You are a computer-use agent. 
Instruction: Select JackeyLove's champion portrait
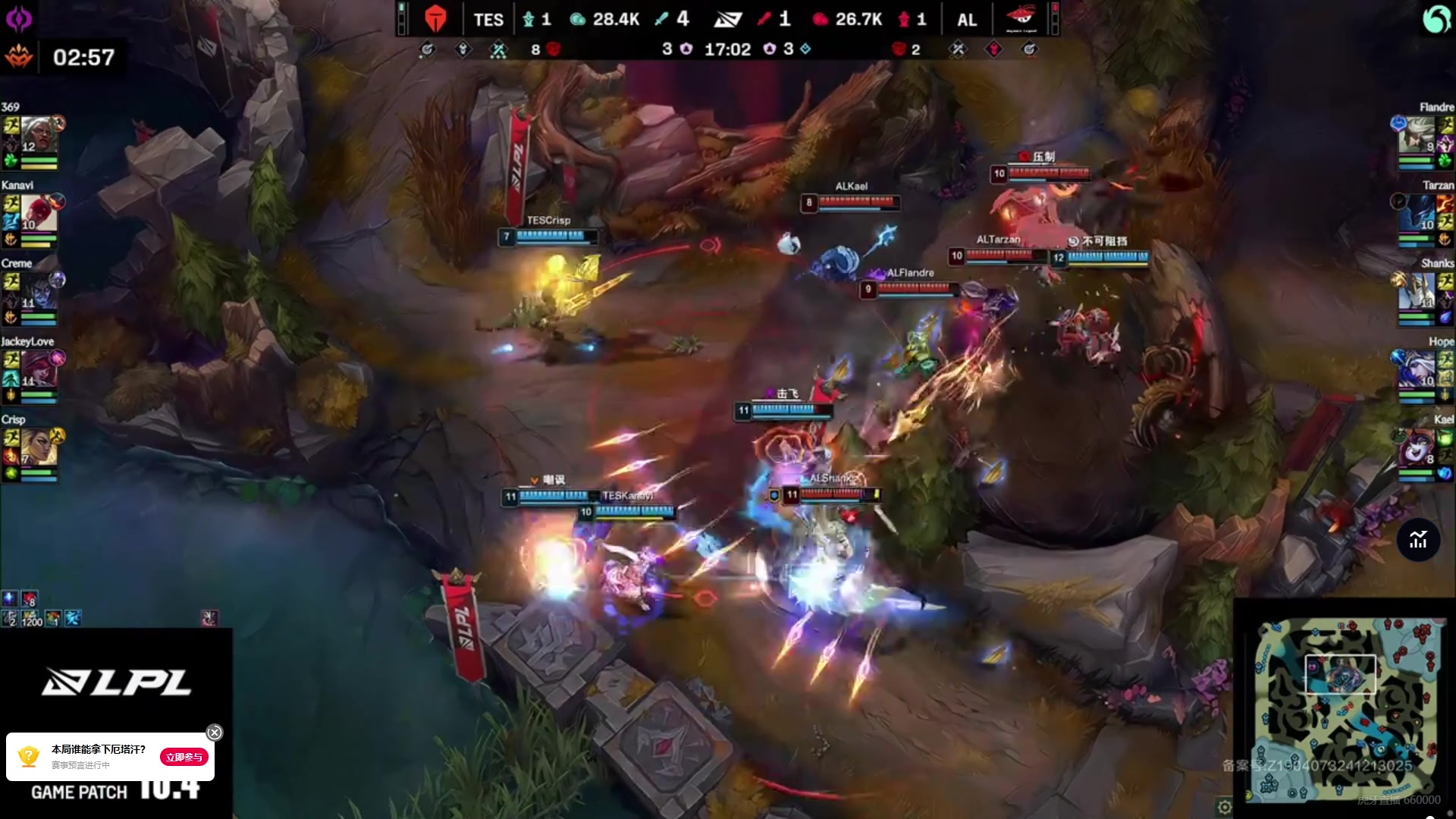(39, 369)
